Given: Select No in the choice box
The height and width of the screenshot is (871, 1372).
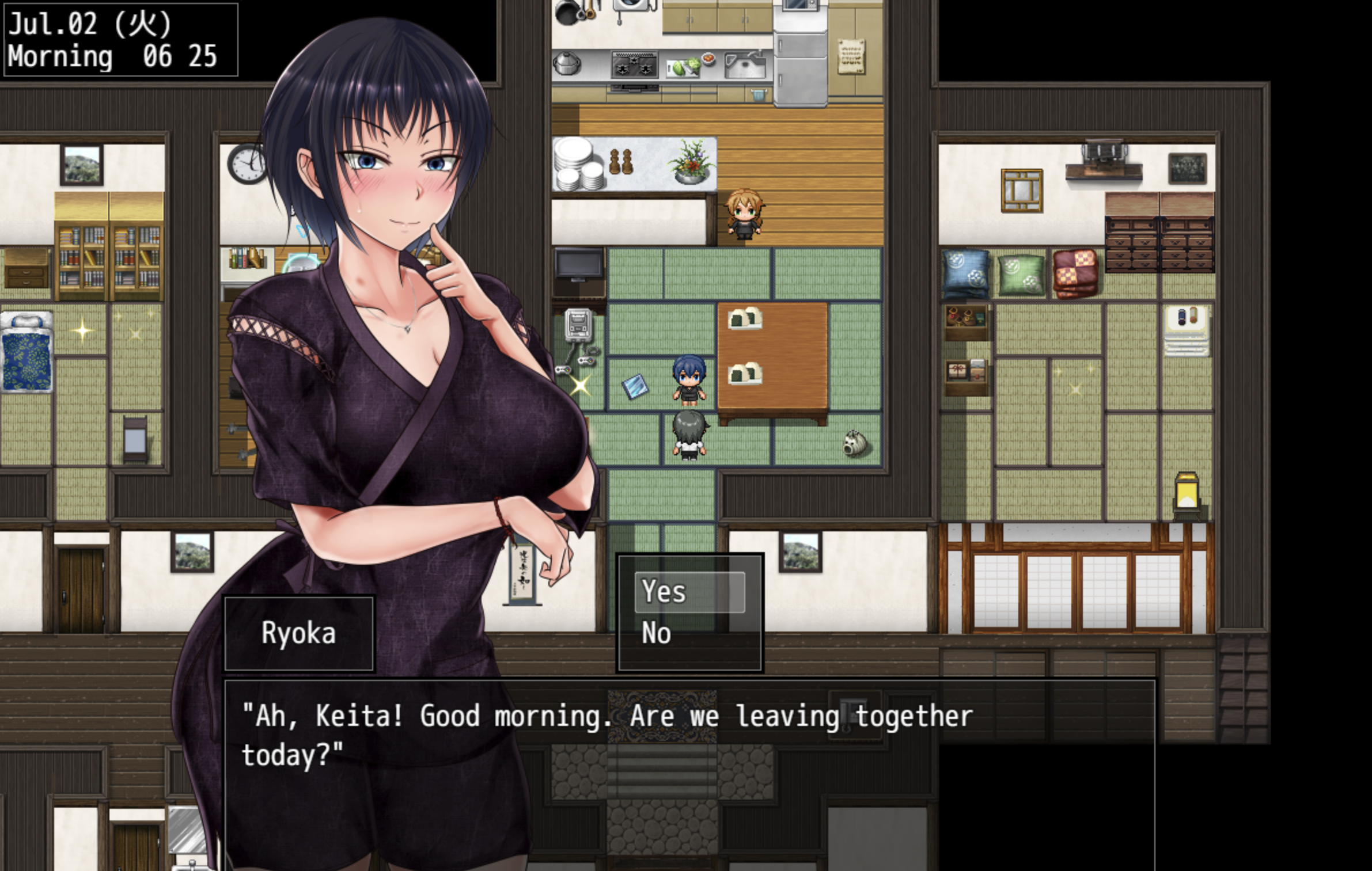Looking at the screenshot, I should [689, 633].
